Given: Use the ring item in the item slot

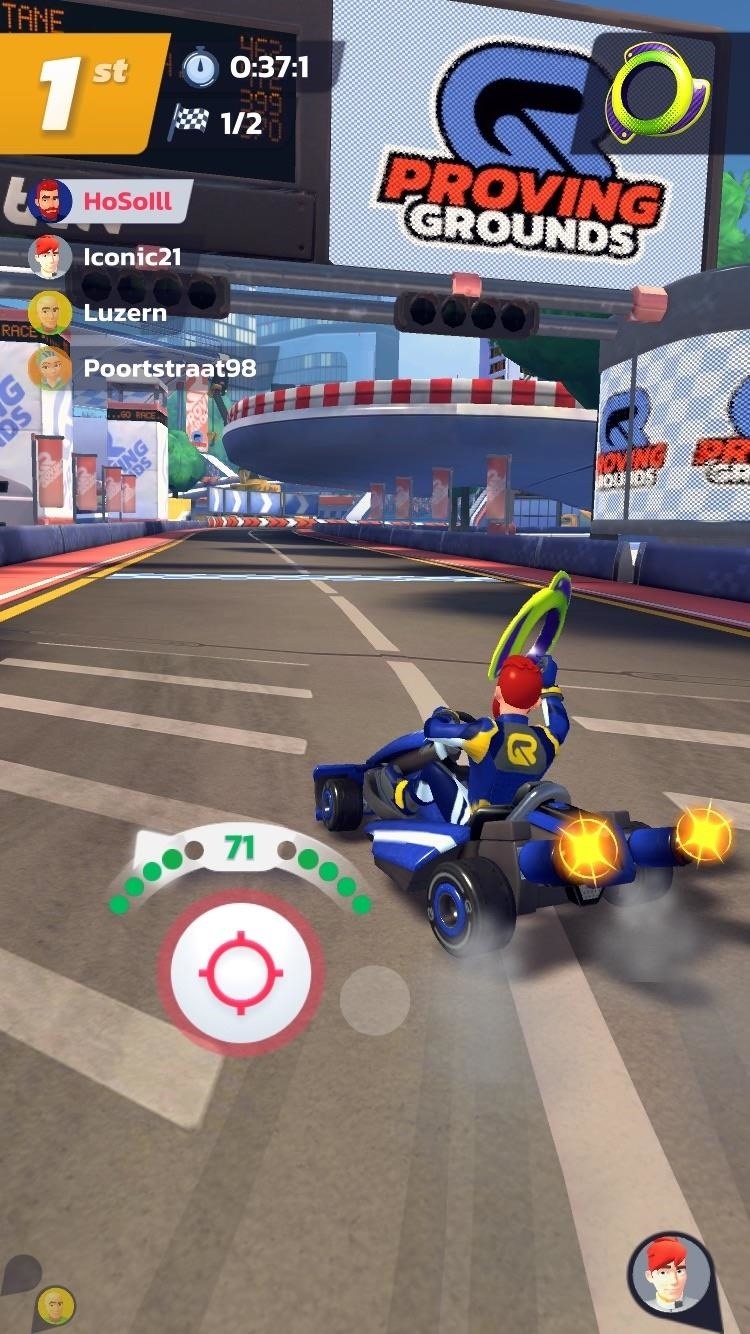Looking at the screenshot, I should point(658,90).
